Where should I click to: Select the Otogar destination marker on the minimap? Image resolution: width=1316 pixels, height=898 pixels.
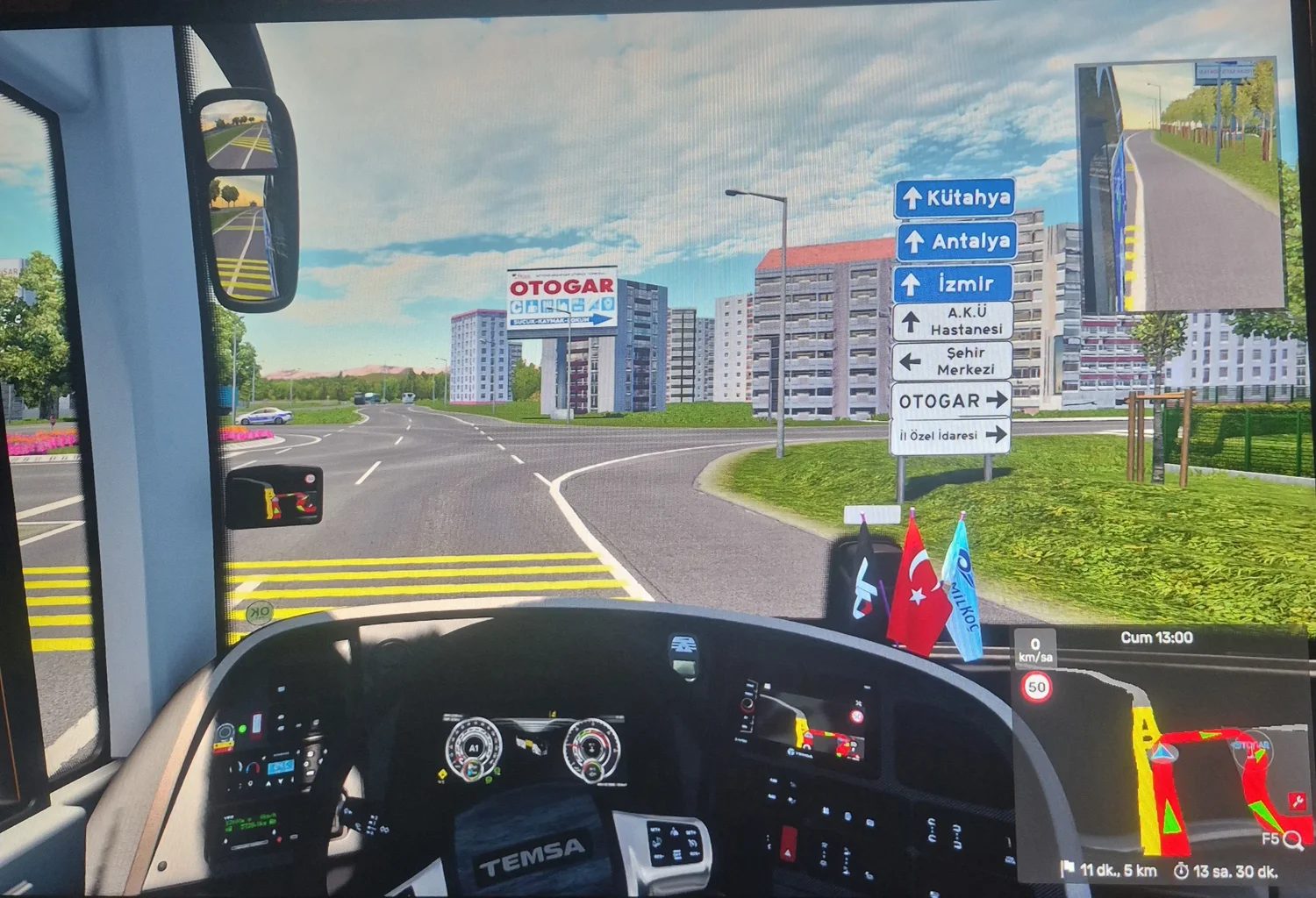click(1251, 746)
